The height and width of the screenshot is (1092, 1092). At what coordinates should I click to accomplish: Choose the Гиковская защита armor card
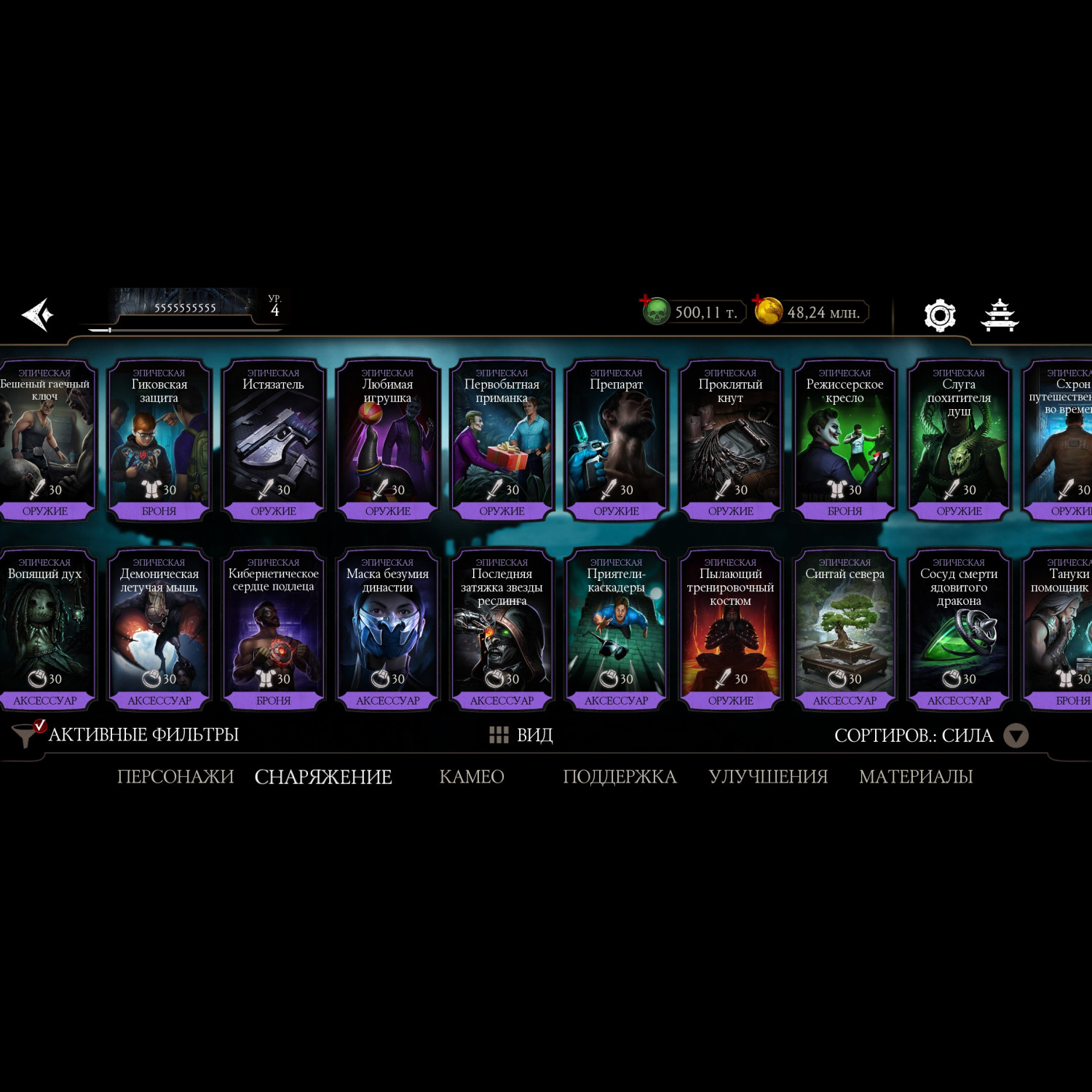click(x=159, y=440)
